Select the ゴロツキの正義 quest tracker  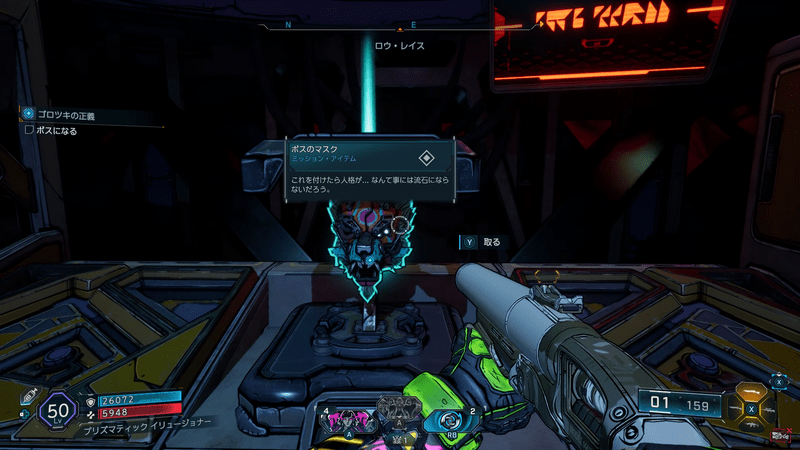click(66, 115)
